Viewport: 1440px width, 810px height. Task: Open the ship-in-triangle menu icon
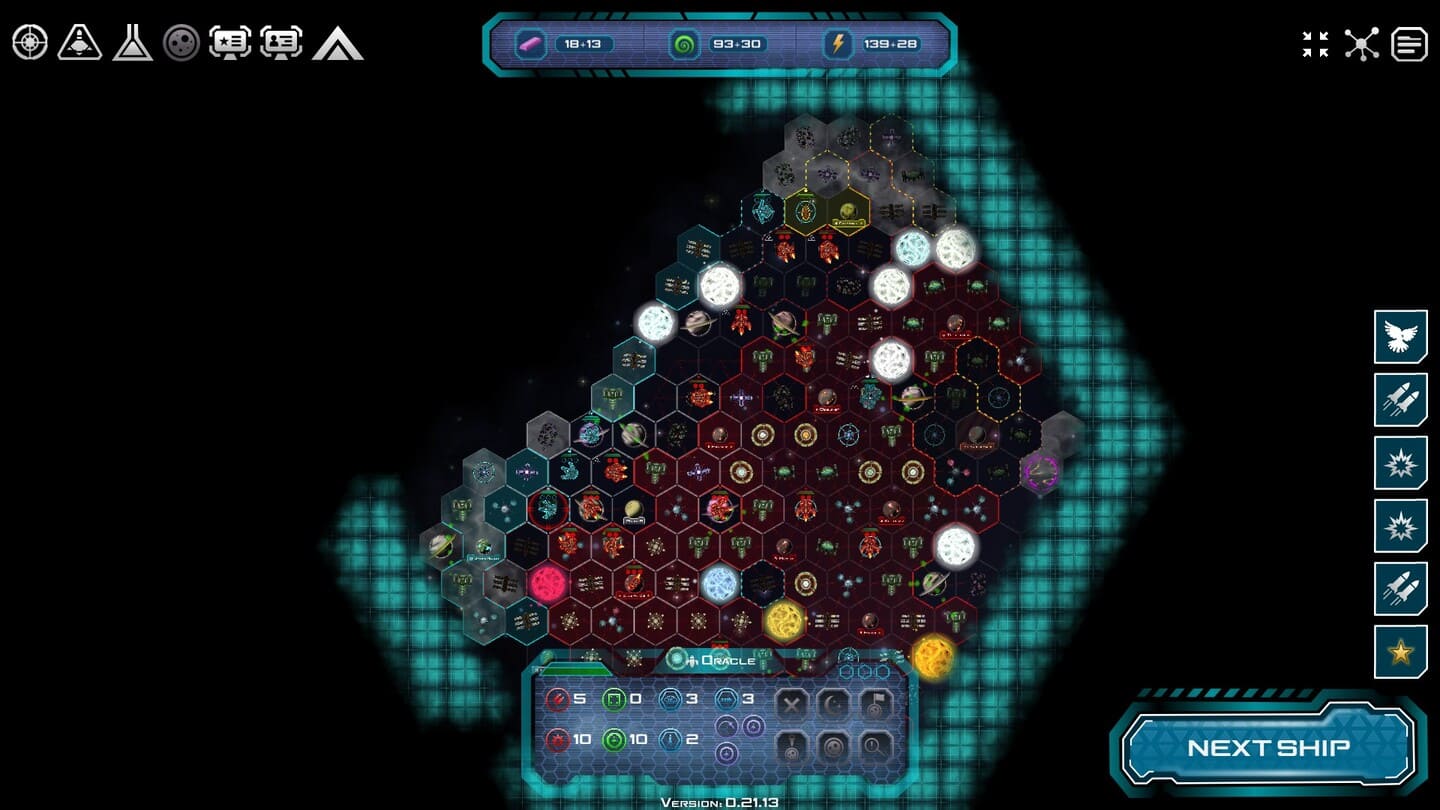pyautogui.click(x=80, y=42)
